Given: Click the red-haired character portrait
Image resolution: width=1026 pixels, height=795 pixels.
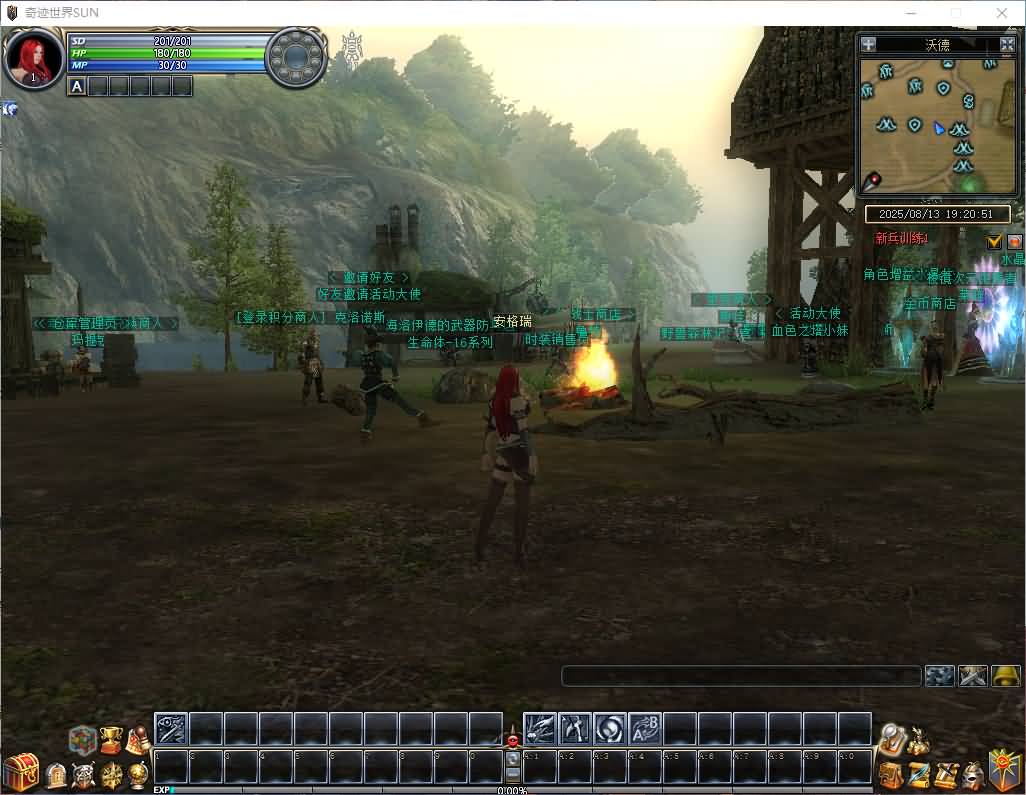Looking at the screenshot, I should tap(34, 59).
